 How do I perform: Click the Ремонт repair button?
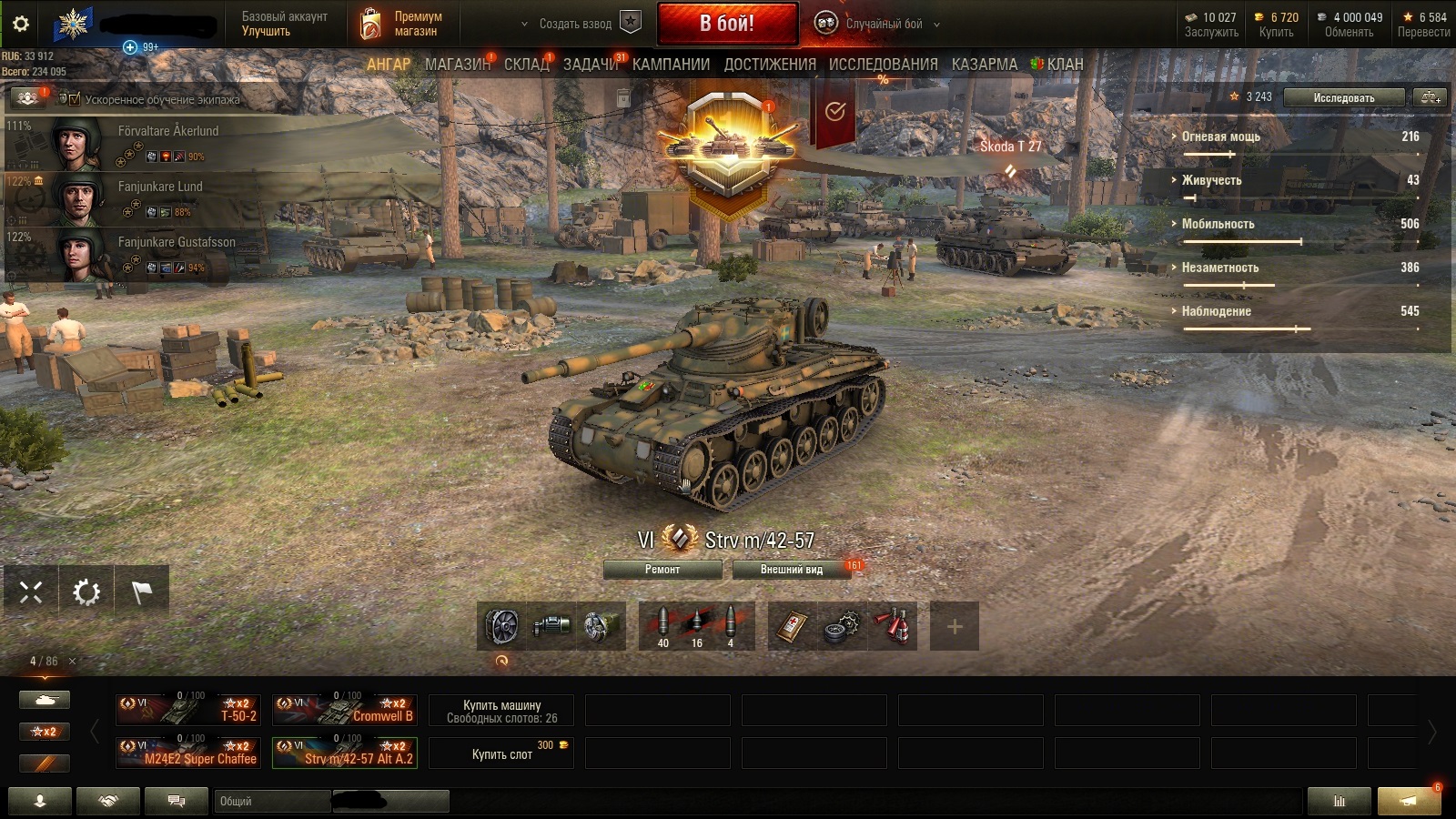coord(662,570)
